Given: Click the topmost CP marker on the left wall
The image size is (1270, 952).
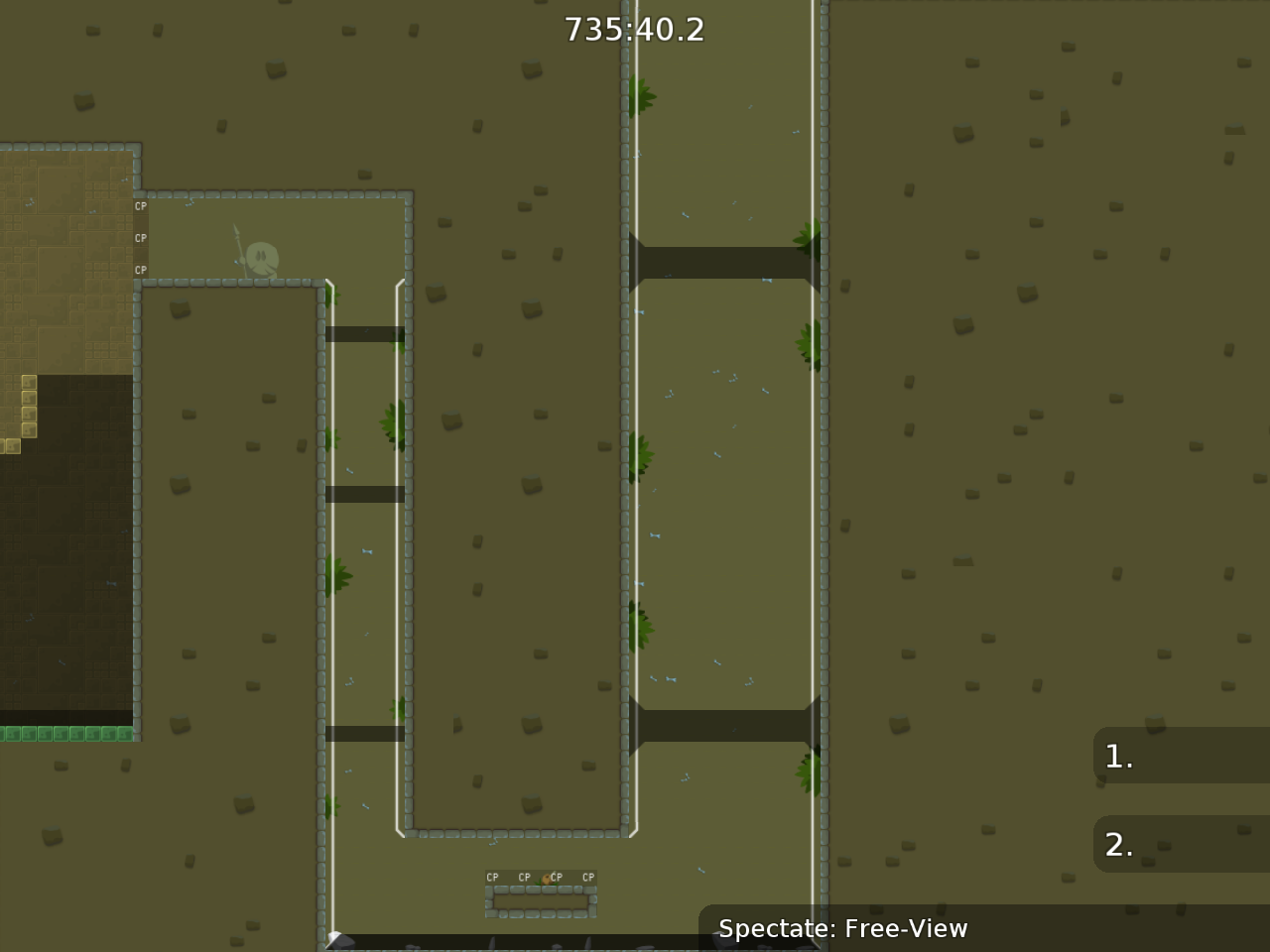Looking at the screenshot, I should coord(140,206).
